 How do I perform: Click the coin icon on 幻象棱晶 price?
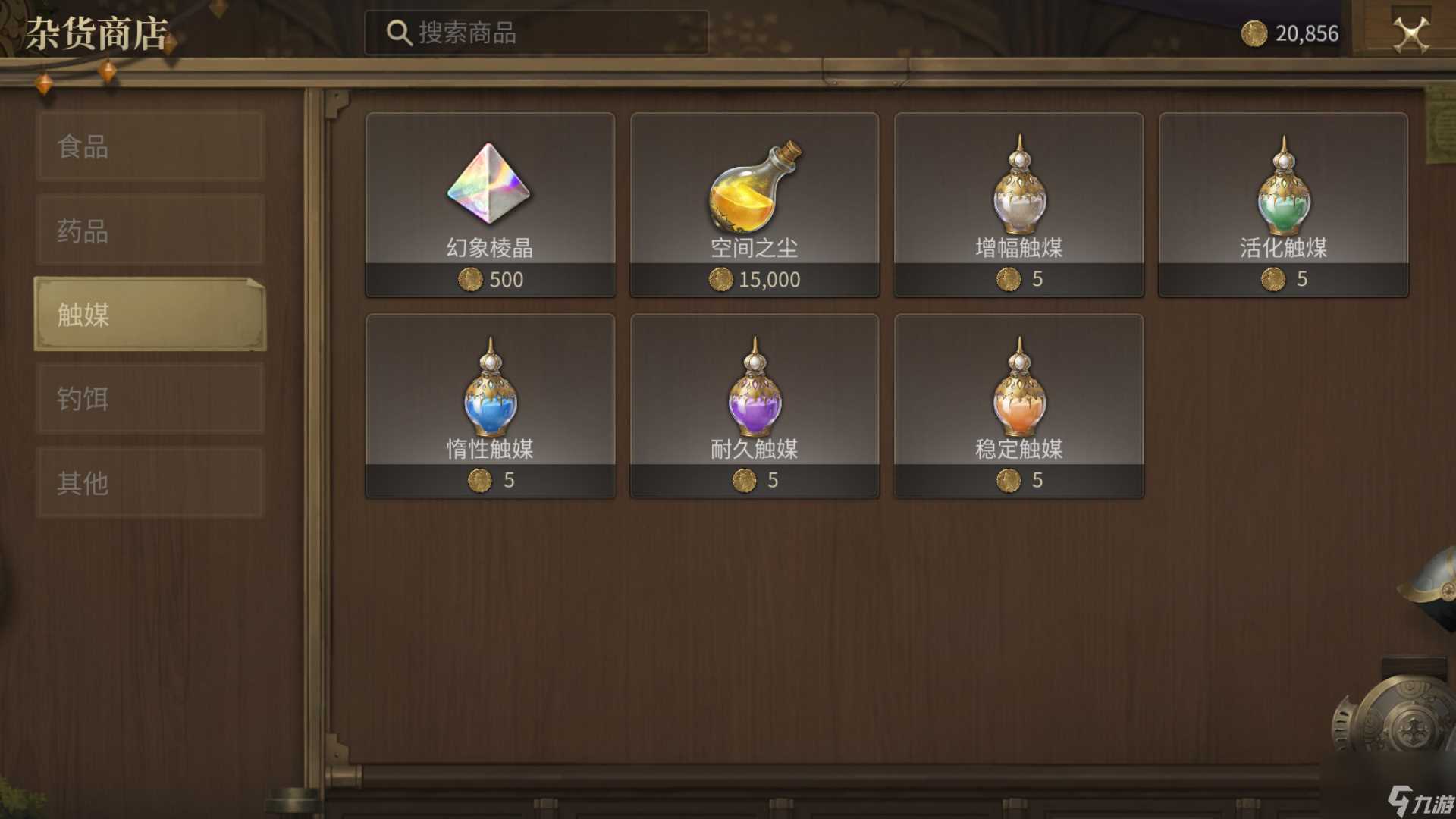(x=472, y=280)
